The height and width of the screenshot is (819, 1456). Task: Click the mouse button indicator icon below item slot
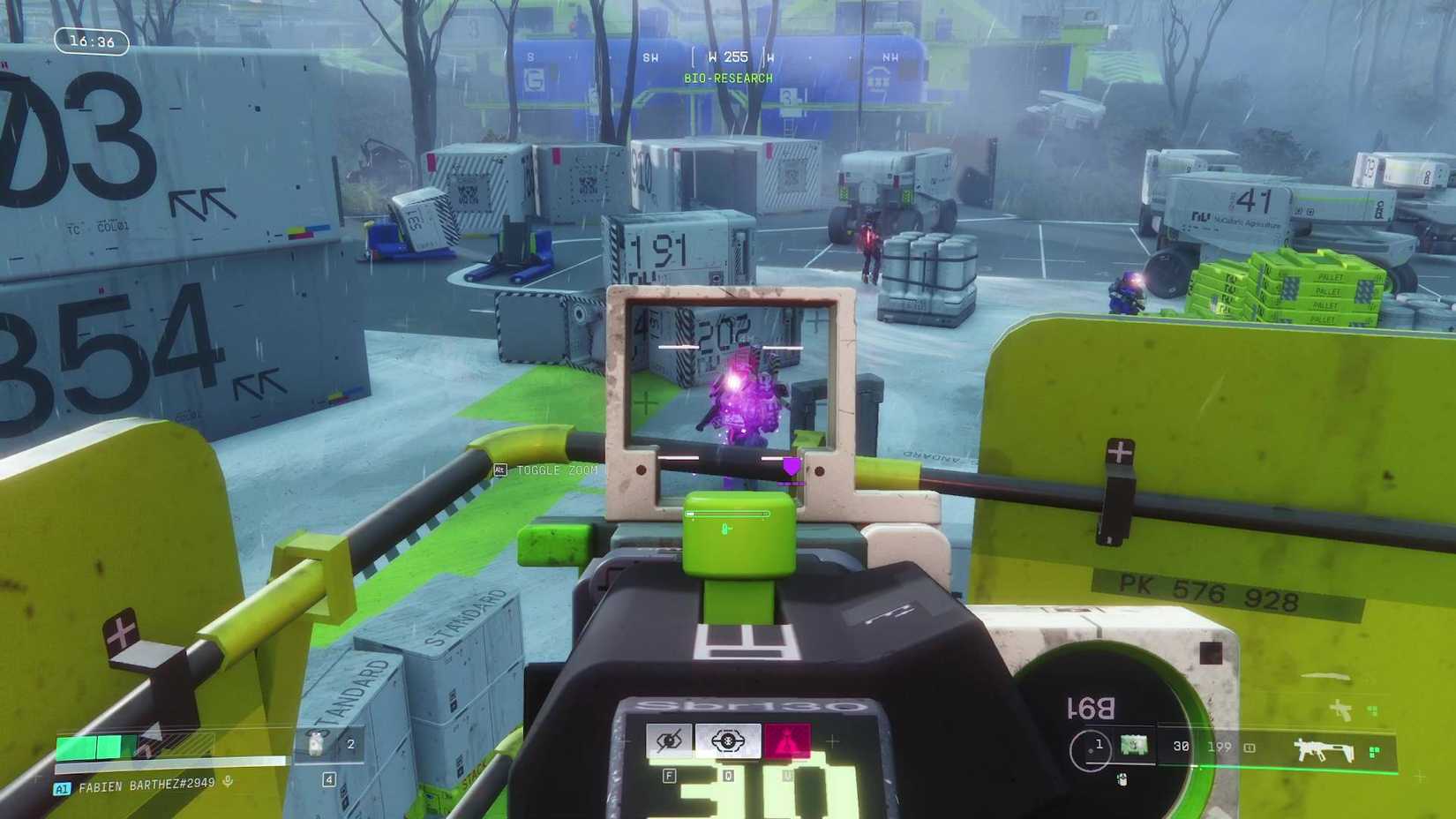(x=1121, y=780)
